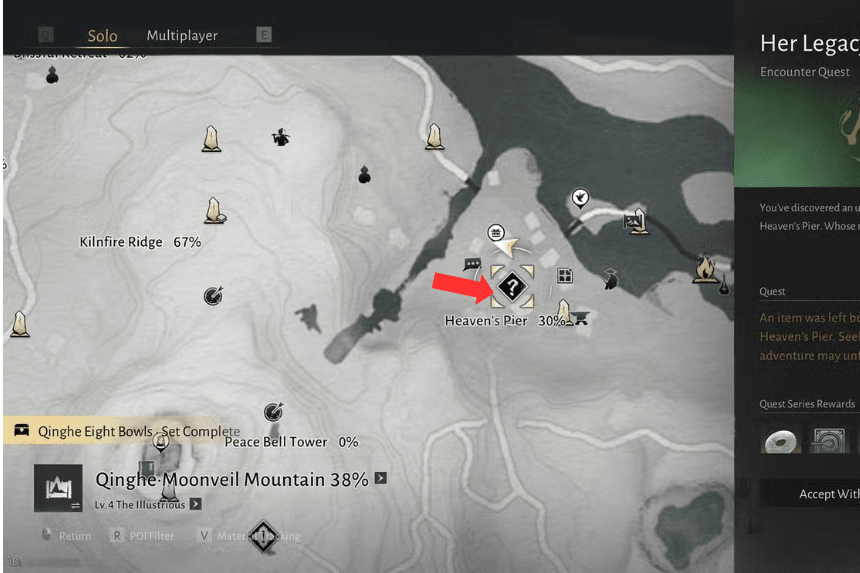Select the bird pin marker on the map
This screenshot has width=860, height=573.
coord(579,199)
